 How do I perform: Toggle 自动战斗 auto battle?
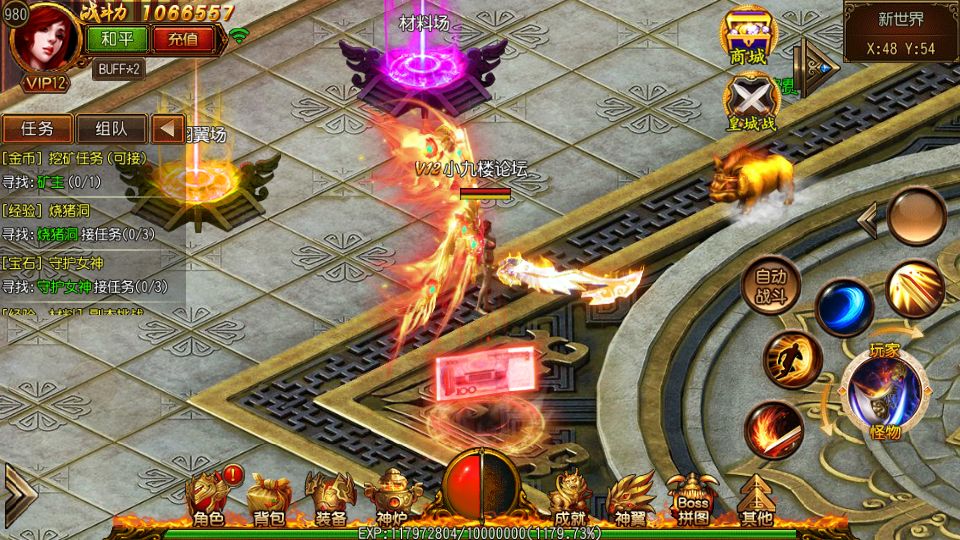pos(771,285)
